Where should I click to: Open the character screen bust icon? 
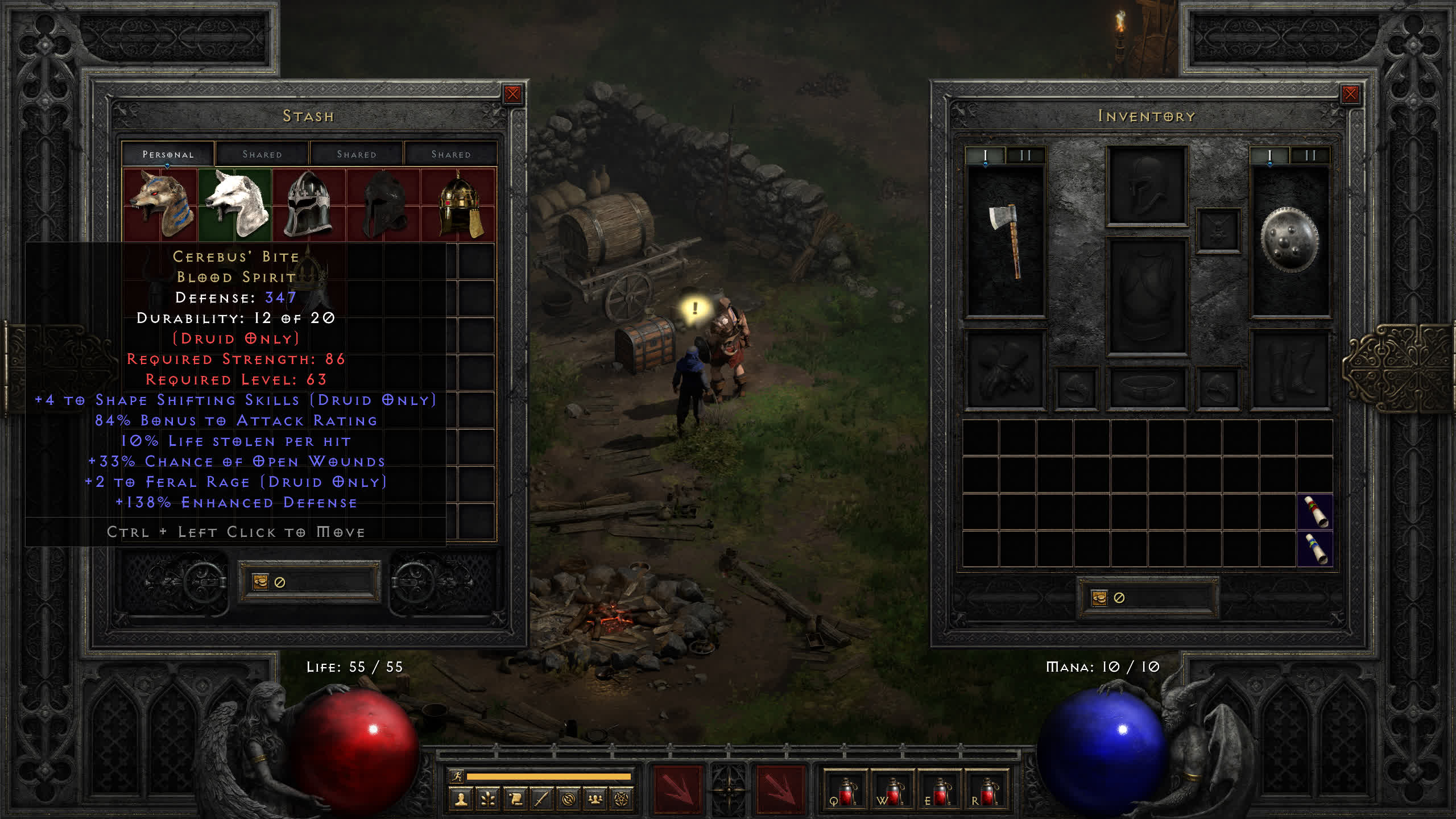(461, 800)
